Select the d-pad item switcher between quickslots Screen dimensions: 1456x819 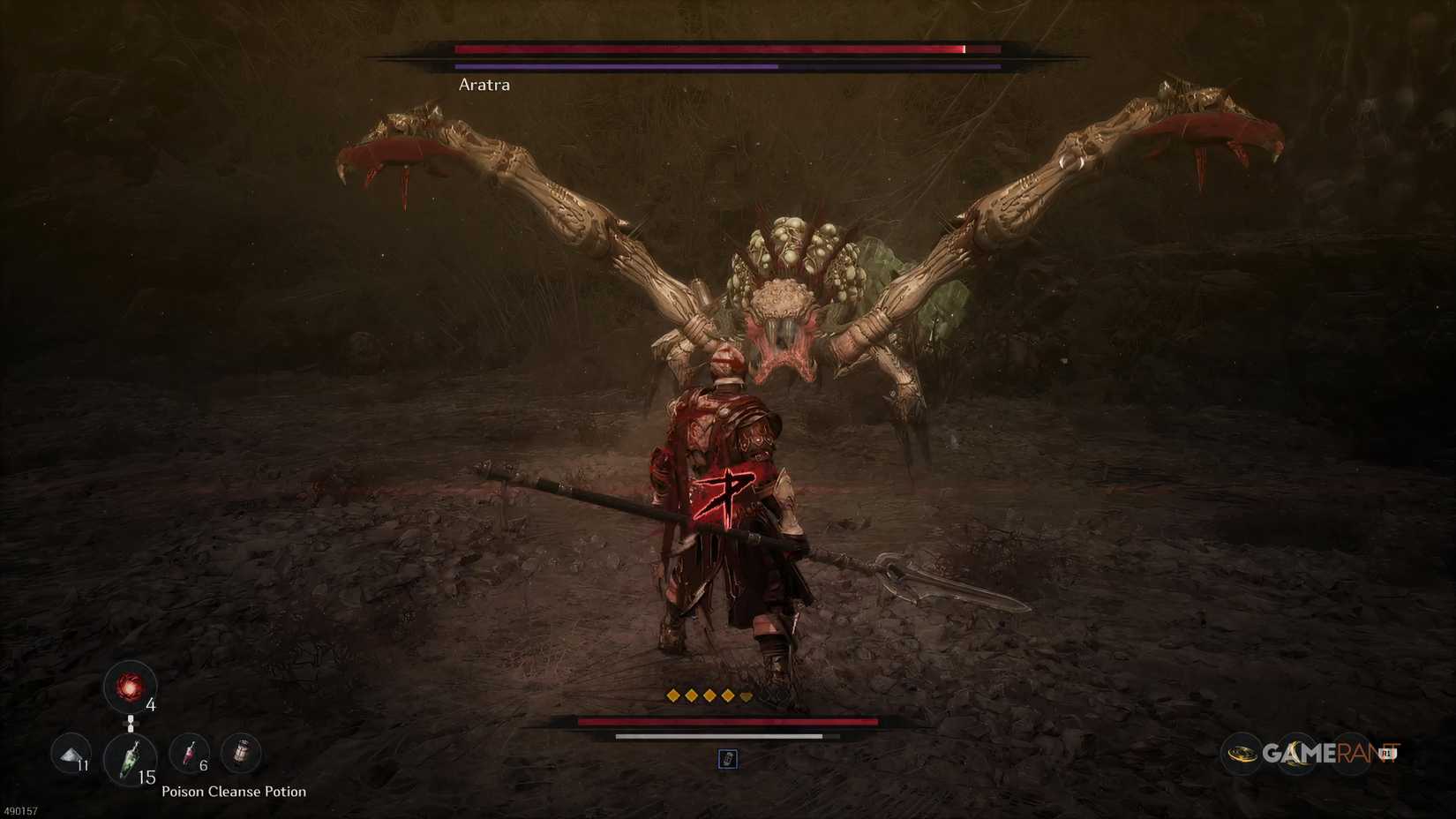131,724
